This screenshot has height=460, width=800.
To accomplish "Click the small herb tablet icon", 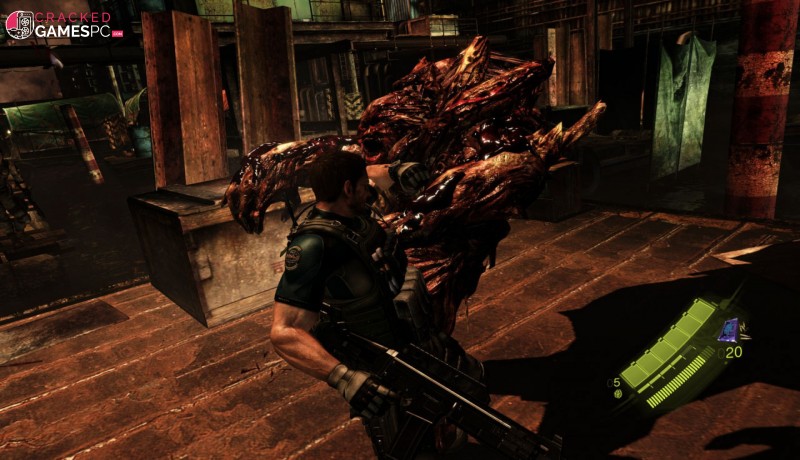I will [618, 395].
